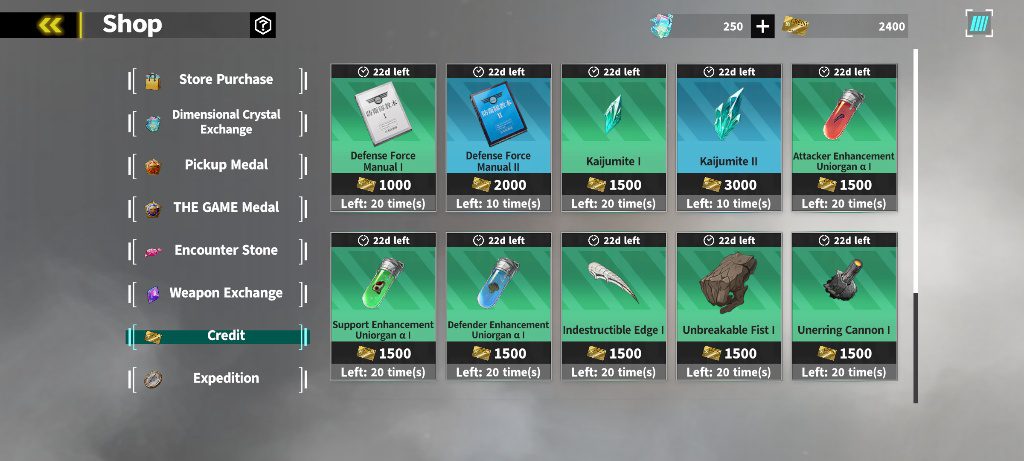Viewport: 1024px width, 461px height.
Task: Show THE GAME Medal shop tab
Action: pyautogui.click(x=219, y=208)
